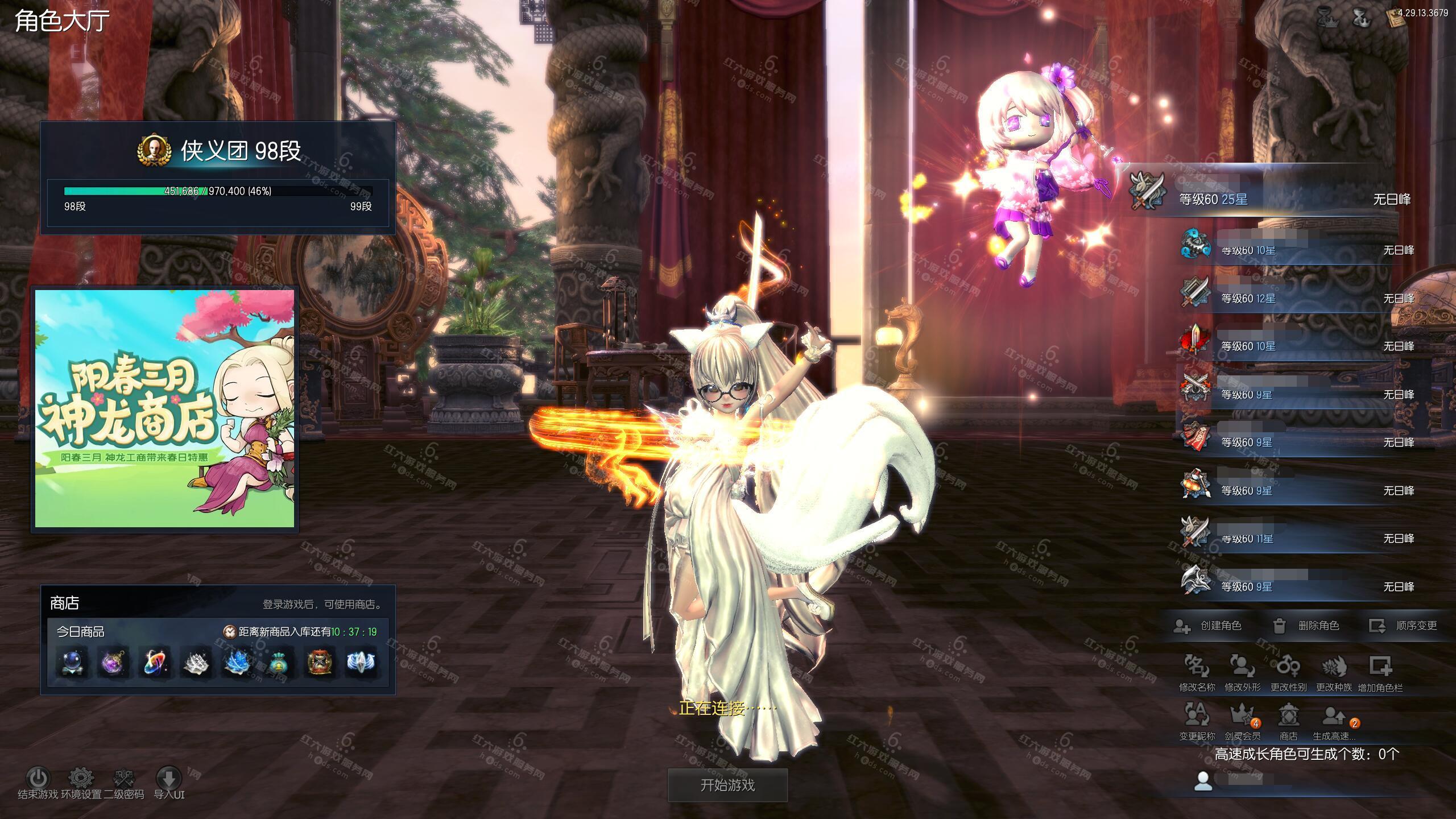Open 顺序变更 to reorder characters
Screen dimensions: 1456x819
pos(1403,626)
